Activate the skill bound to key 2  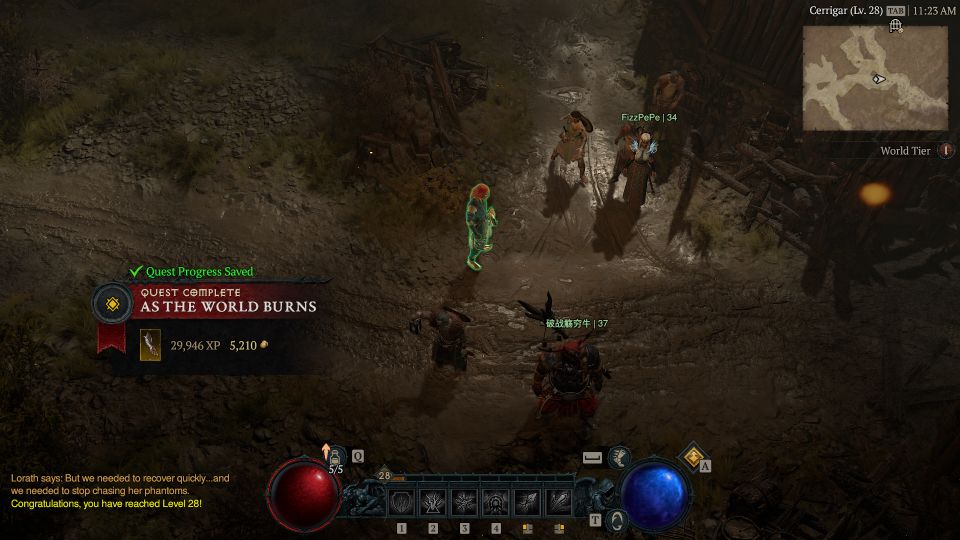433,502
